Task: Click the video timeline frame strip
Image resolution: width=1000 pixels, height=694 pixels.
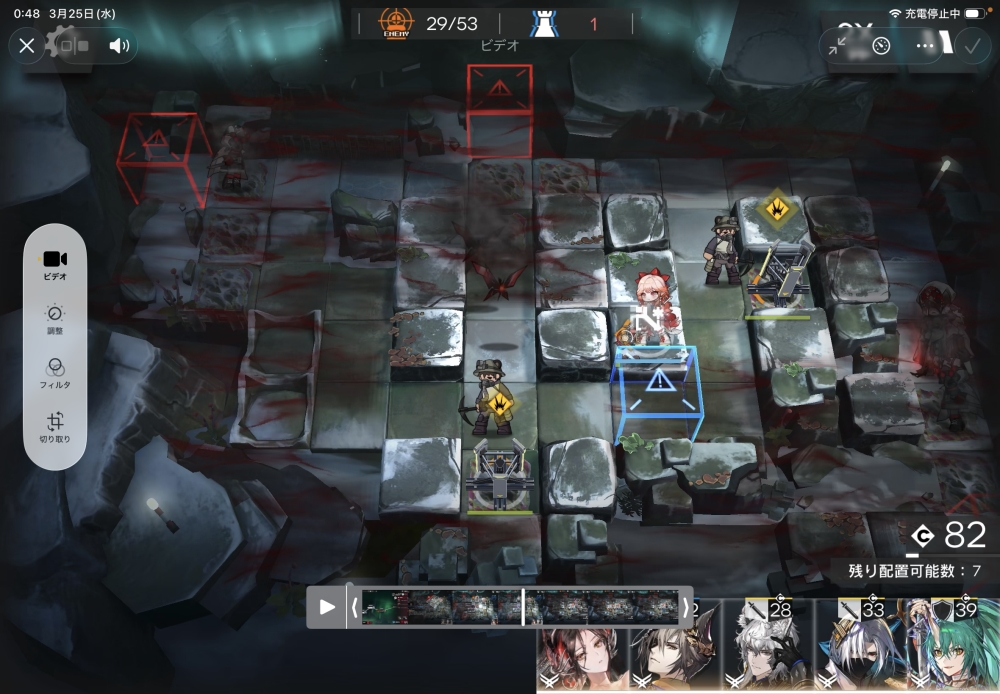Action: click(x=520, y=607)
